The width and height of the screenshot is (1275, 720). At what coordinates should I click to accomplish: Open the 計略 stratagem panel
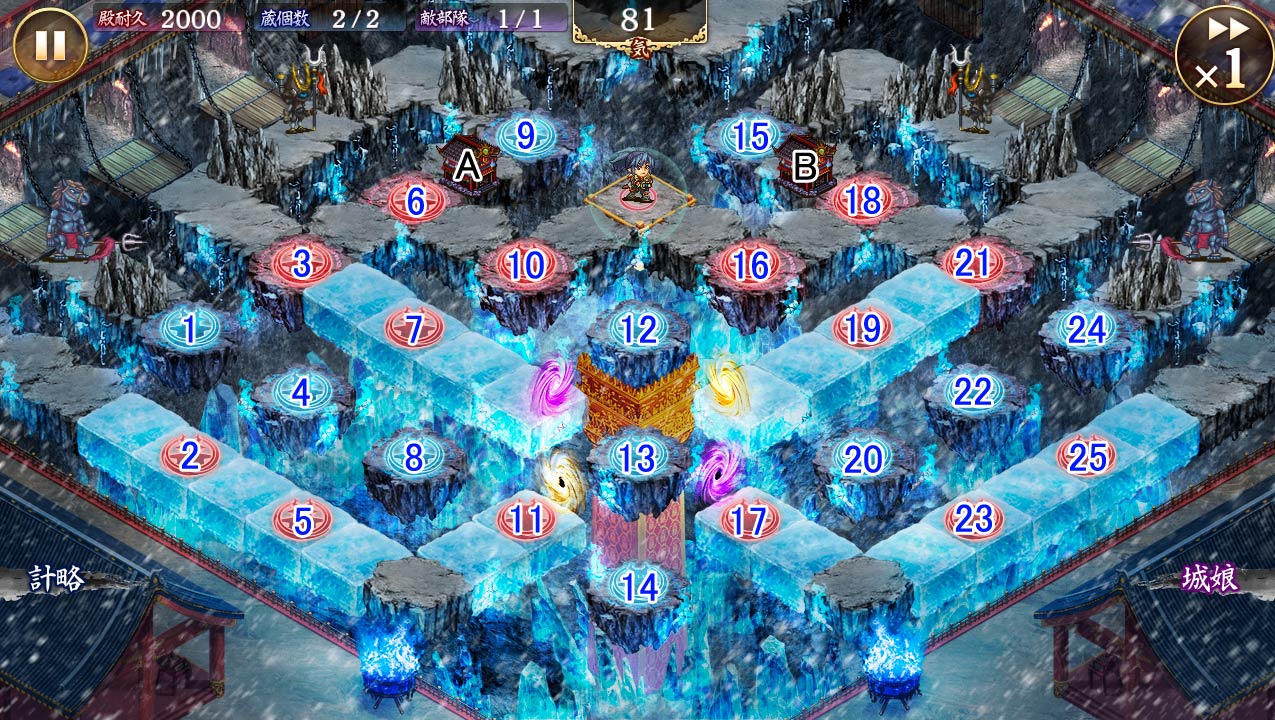coord(57,578)
